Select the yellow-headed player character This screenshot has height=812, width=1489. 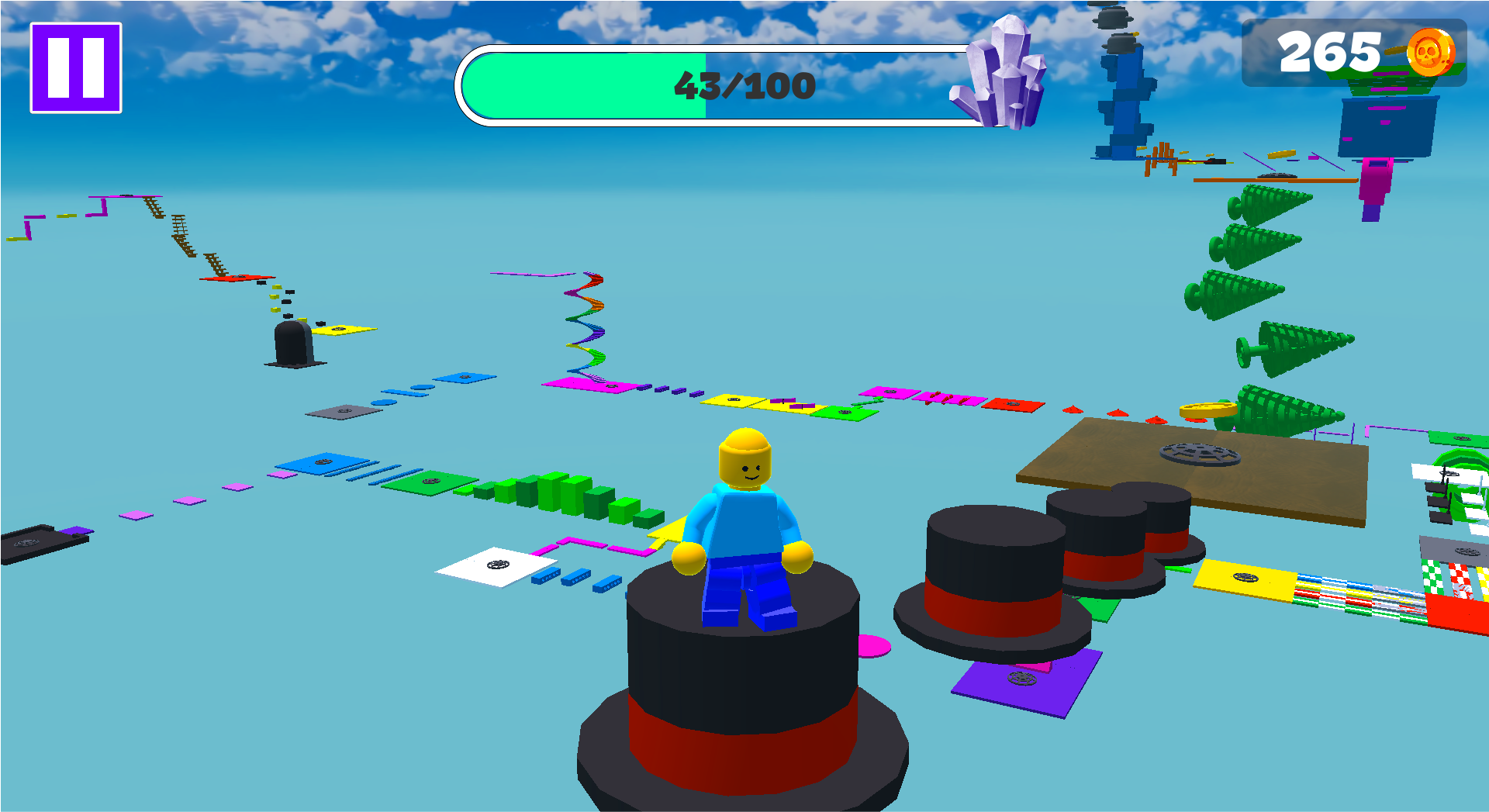pyautogui.click(x=743, y=520)
